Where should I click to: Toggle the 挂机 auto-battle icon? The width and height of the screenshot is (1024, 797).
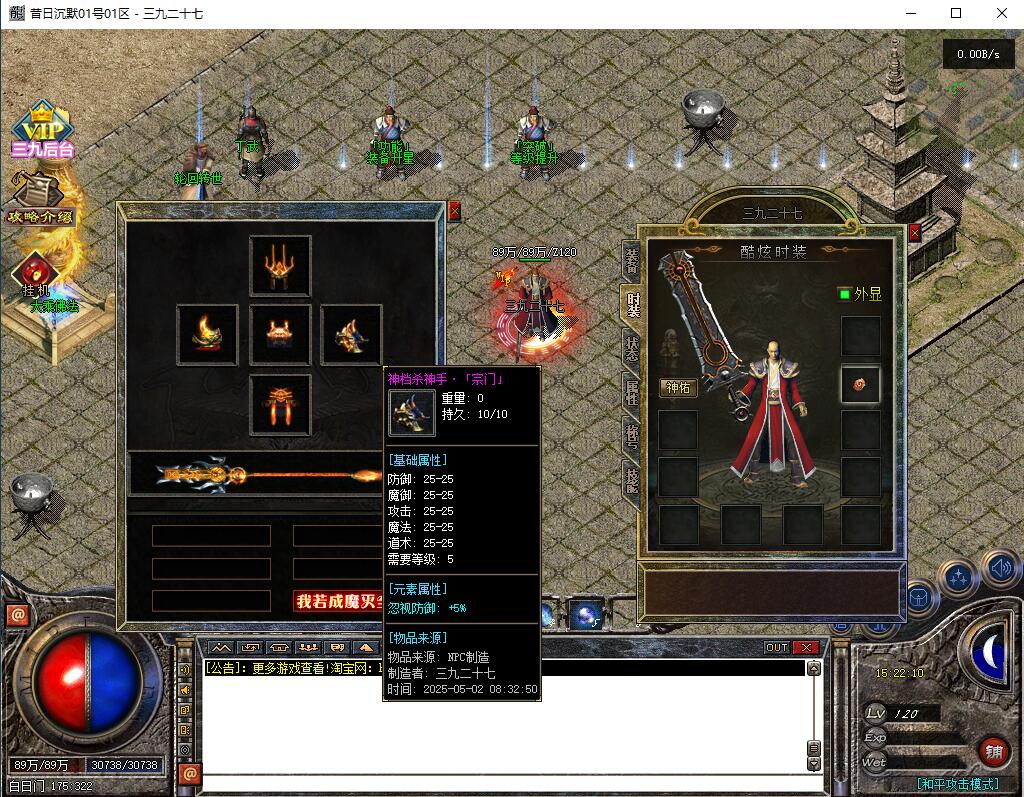point(36,272)
